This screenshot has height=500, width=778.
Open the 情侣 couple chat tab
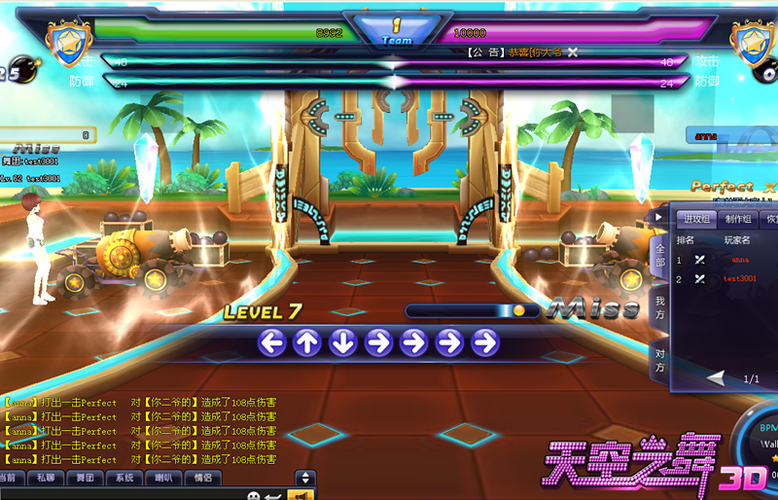click(x=202, y=478)
